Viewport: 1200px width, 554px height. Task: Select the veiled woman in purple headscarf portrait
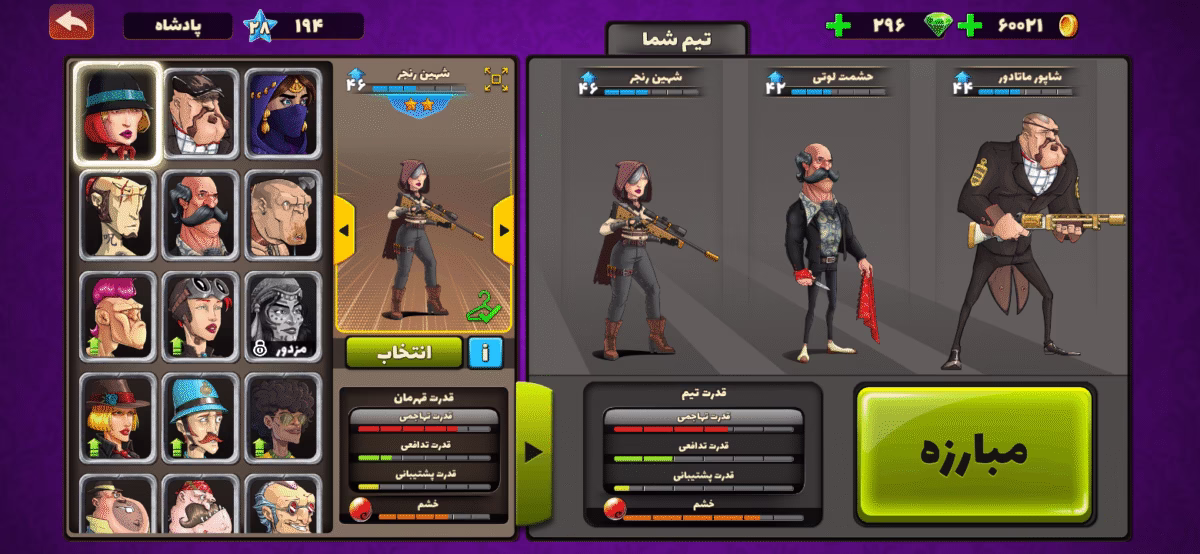point(283,113)
